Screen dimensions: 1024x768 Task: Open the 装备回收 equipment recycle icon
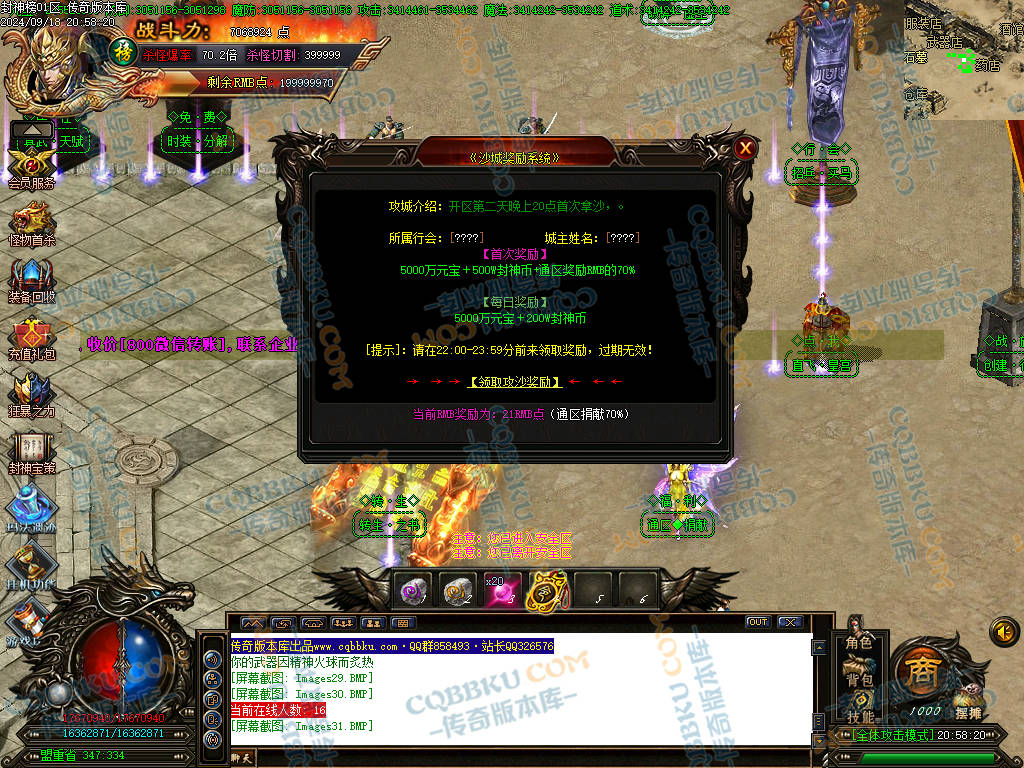tap(30, 278)
